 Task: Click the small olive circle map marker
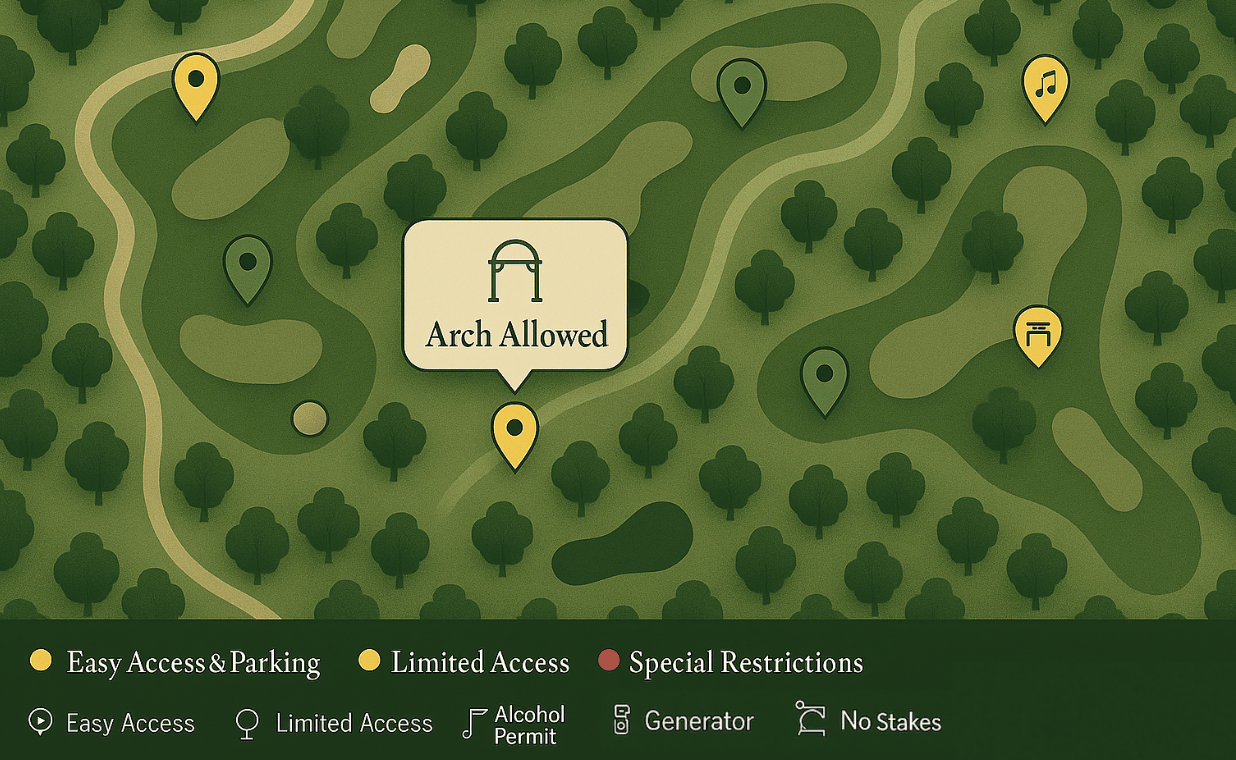tap(310, 418)
